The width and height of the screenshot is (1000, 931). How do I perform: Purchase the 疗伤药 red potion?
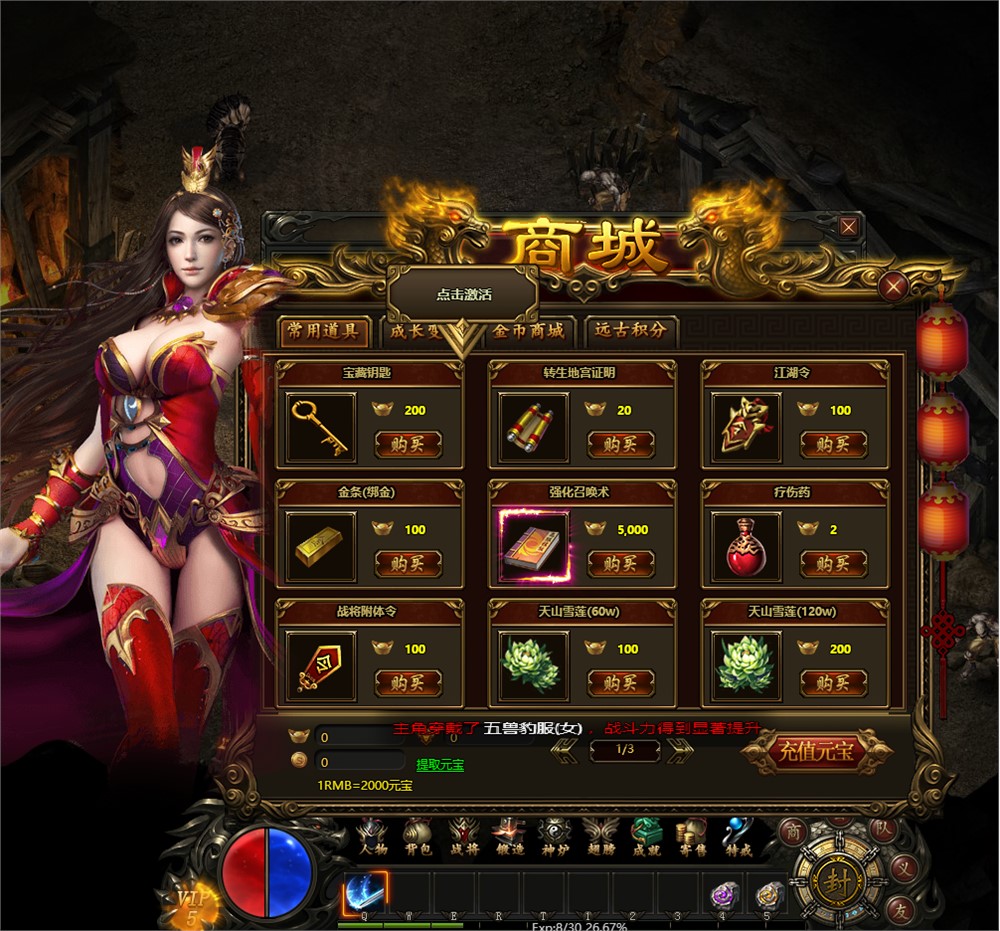833,564
